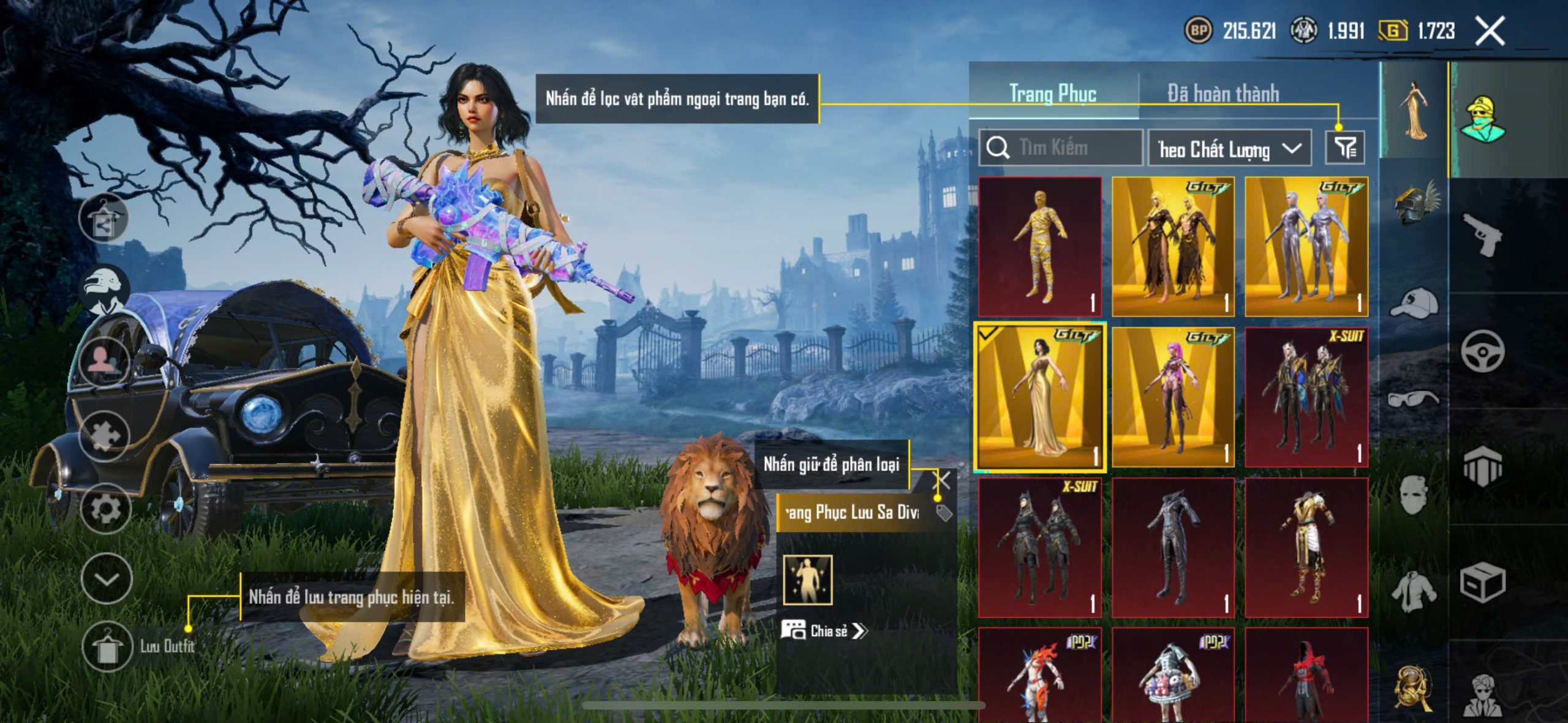Select the helmet category icon
The height and width of the screenshot is (723, 1568).
1415,203
